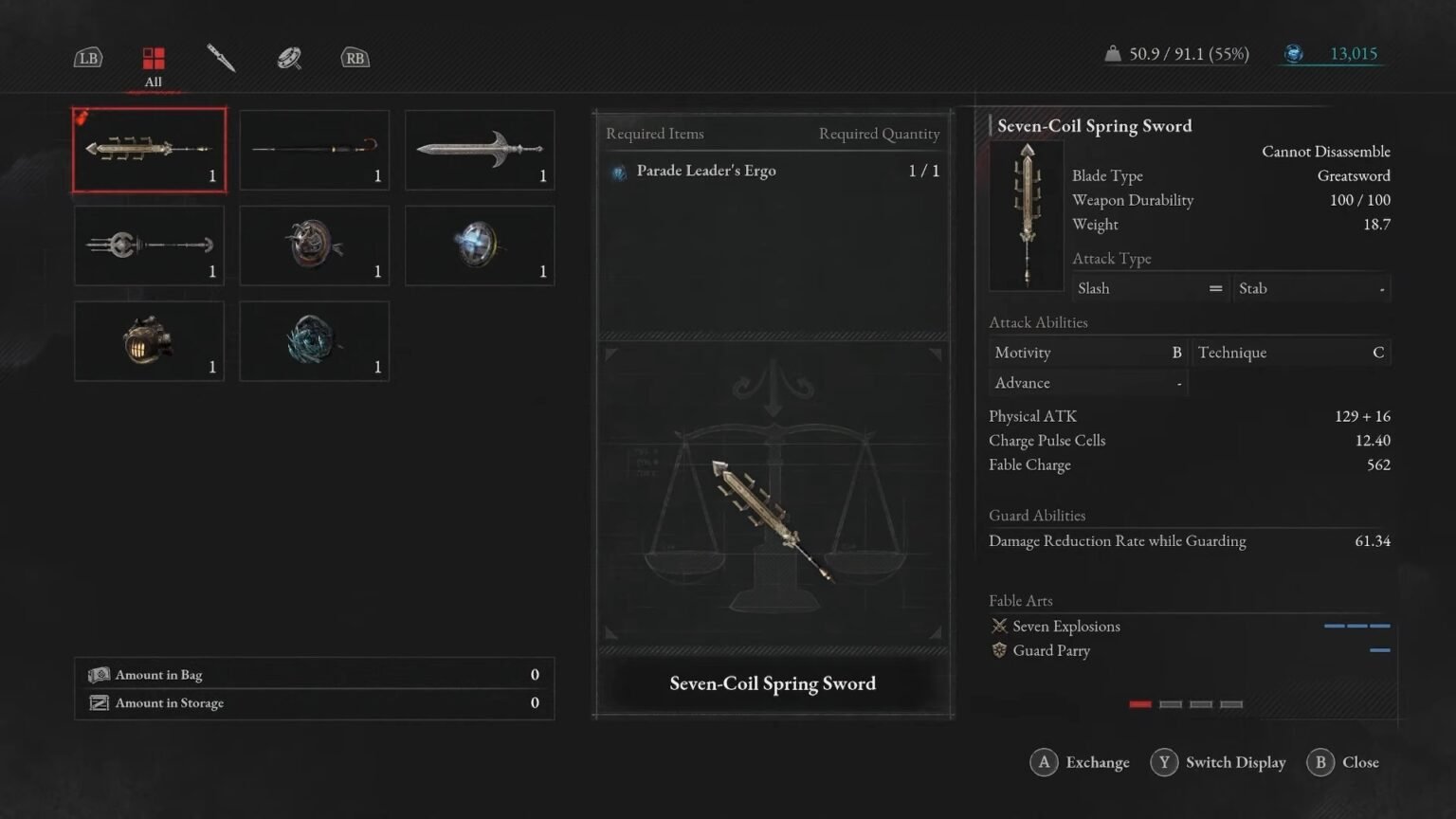Click the Parade Leader's Ergo item icon
1456x819 pixels.
[621, 171]
